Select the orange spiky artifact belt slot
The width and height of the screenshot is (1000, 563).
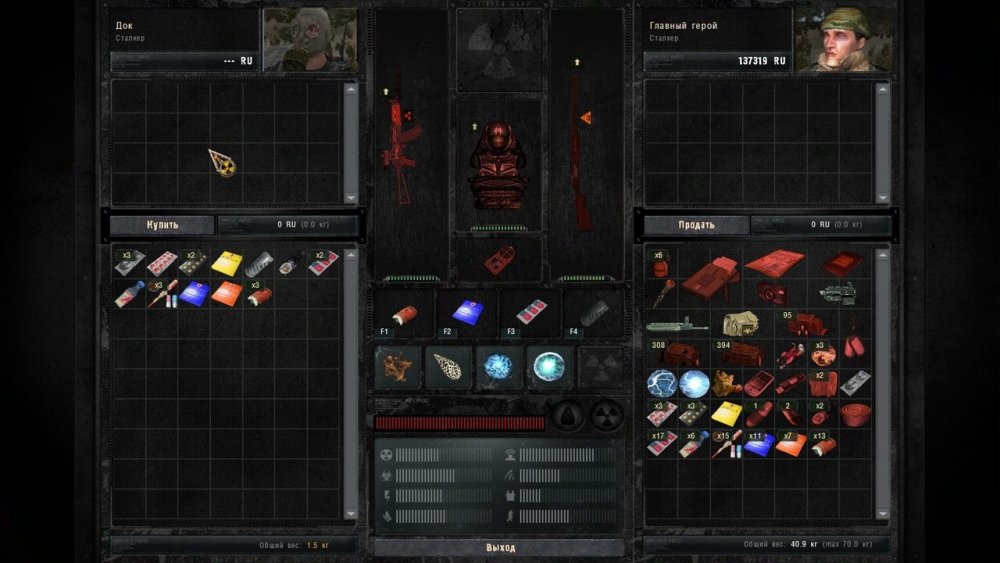393,367
